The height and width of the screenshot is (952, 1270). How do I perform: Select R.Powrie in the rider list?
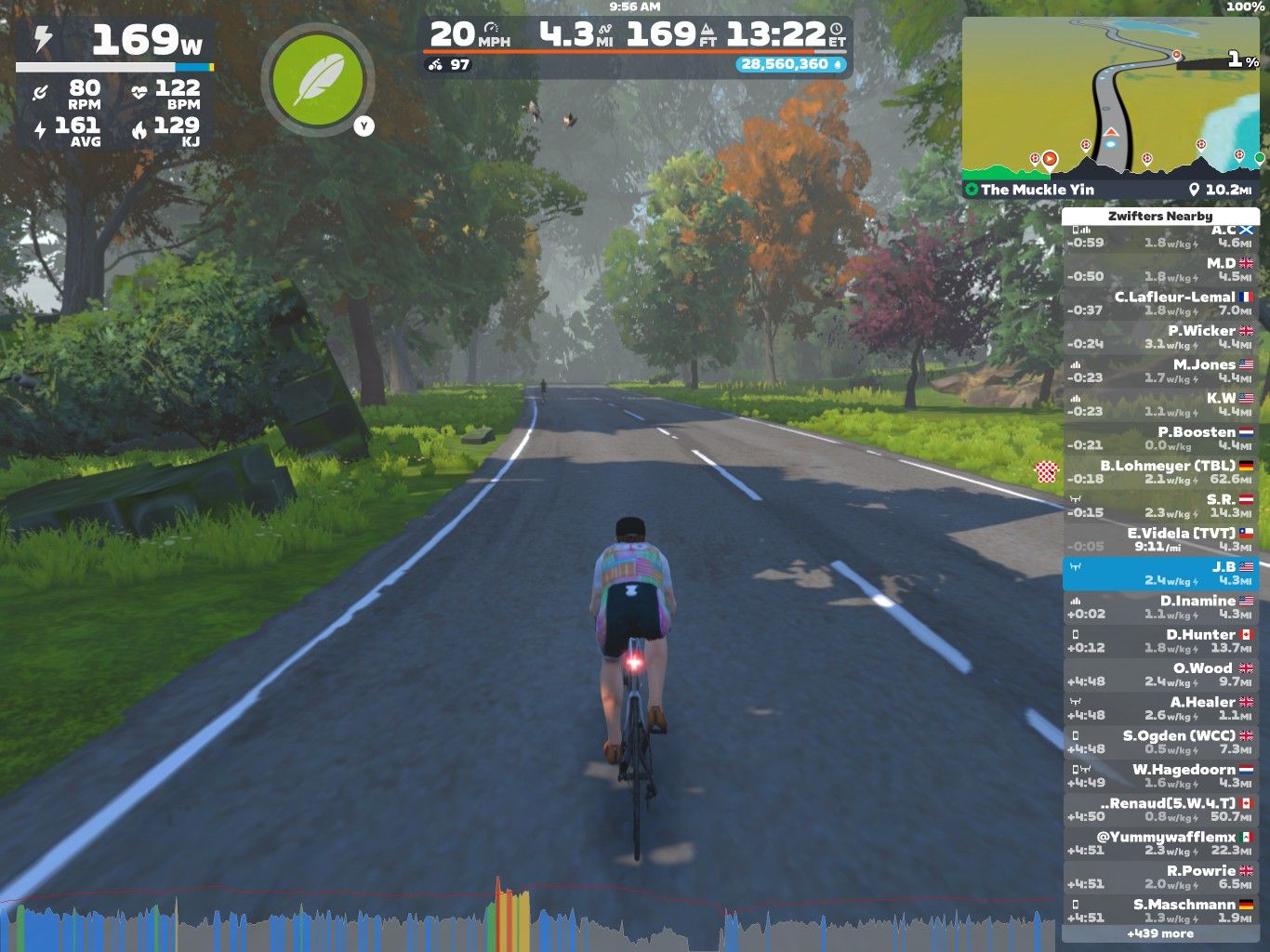coord(1160,877)
